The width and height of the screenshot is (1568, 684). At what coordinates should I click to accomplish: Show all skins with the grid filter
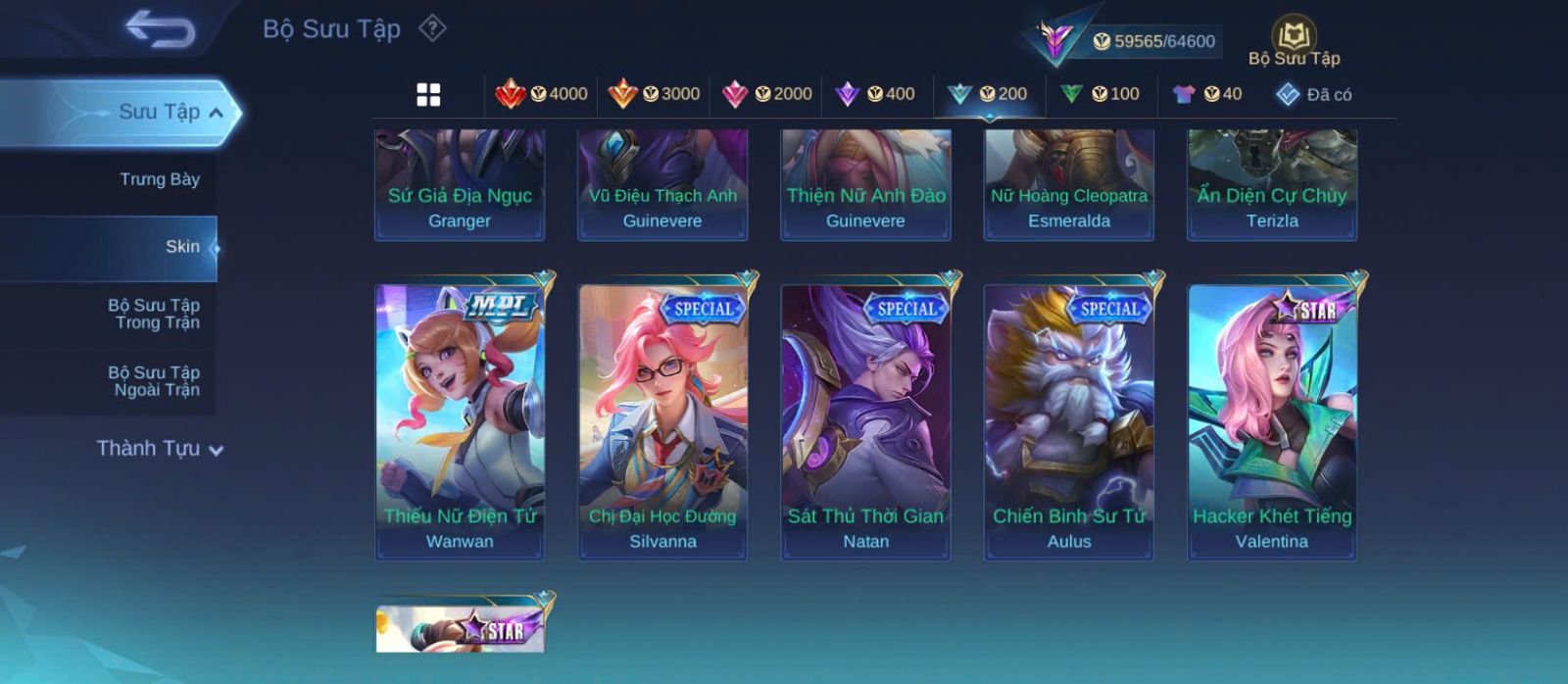(x=428, y=94)
